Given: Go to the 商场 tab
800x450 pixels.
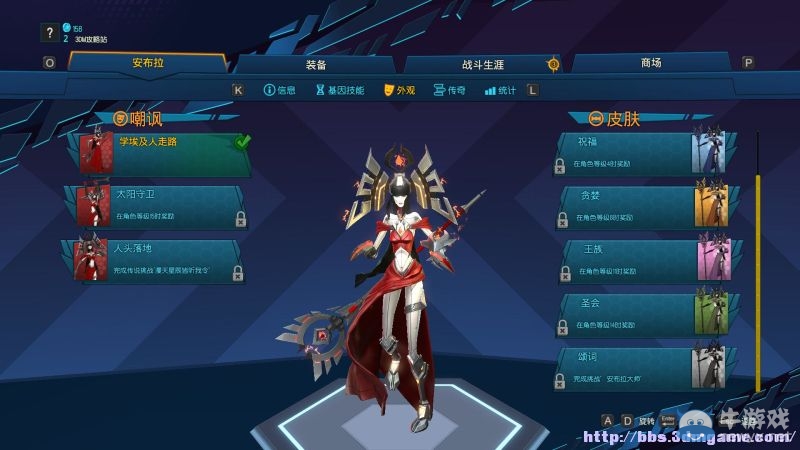Looking at the screenshot, I should [x=651, y=63].
